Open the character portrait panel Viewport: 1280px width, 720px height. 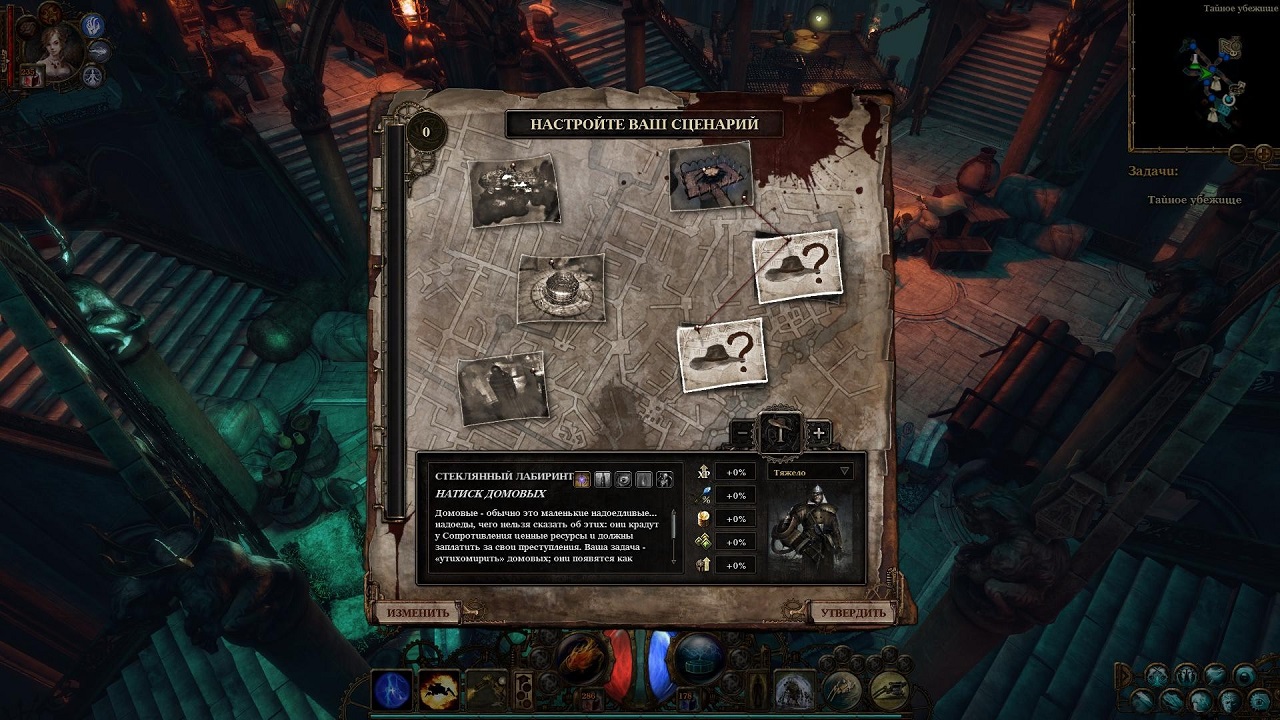(x=56, y=47)
